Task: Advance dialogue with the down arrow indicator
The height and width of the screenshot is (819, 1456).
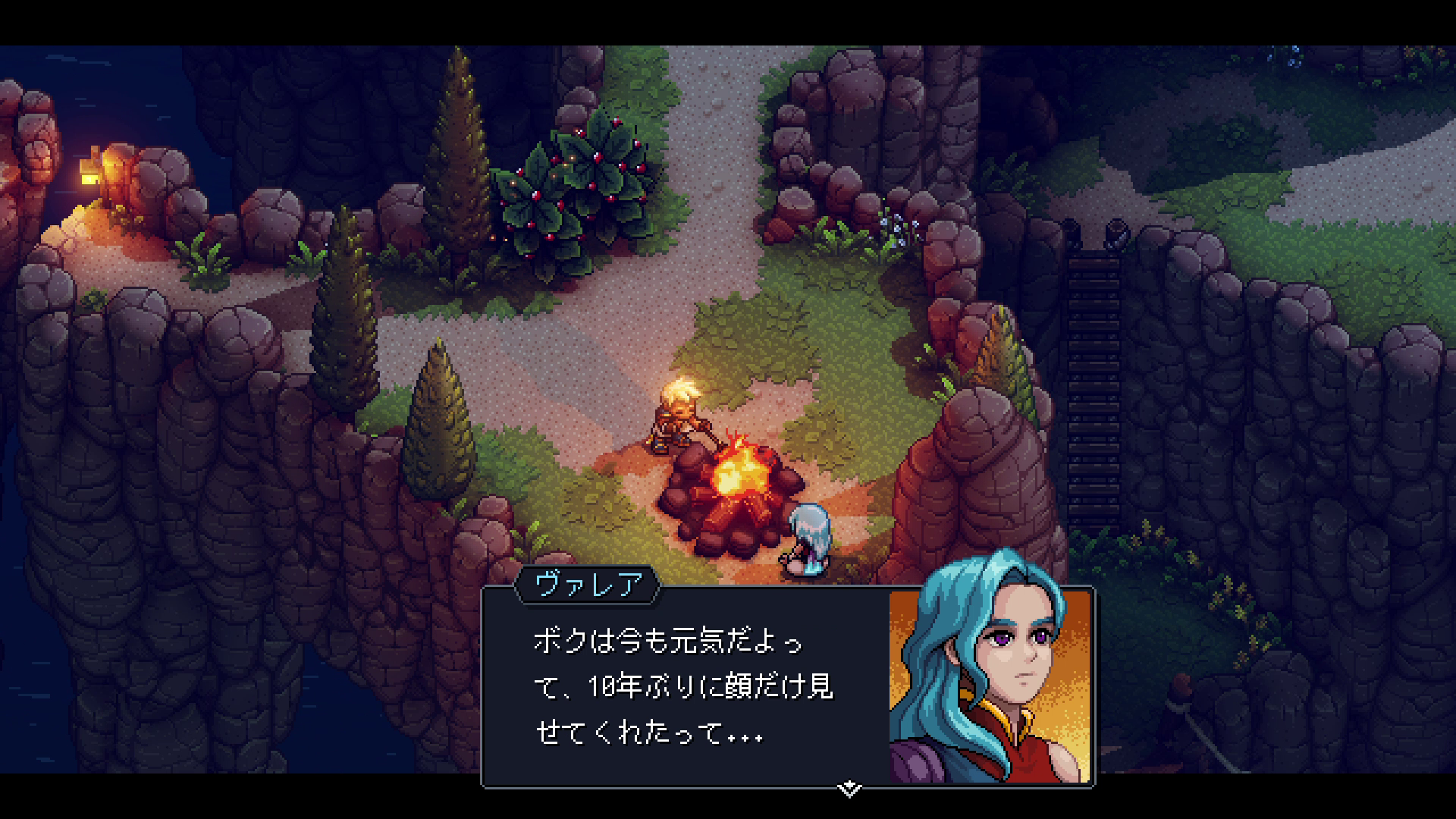Action: (851, 786)
